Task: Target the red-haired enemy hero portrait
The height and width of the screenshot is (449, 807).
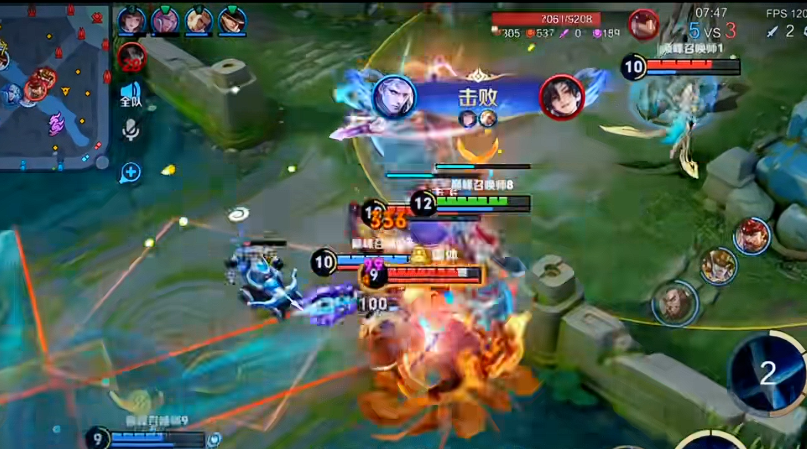Action: point(752,236)
